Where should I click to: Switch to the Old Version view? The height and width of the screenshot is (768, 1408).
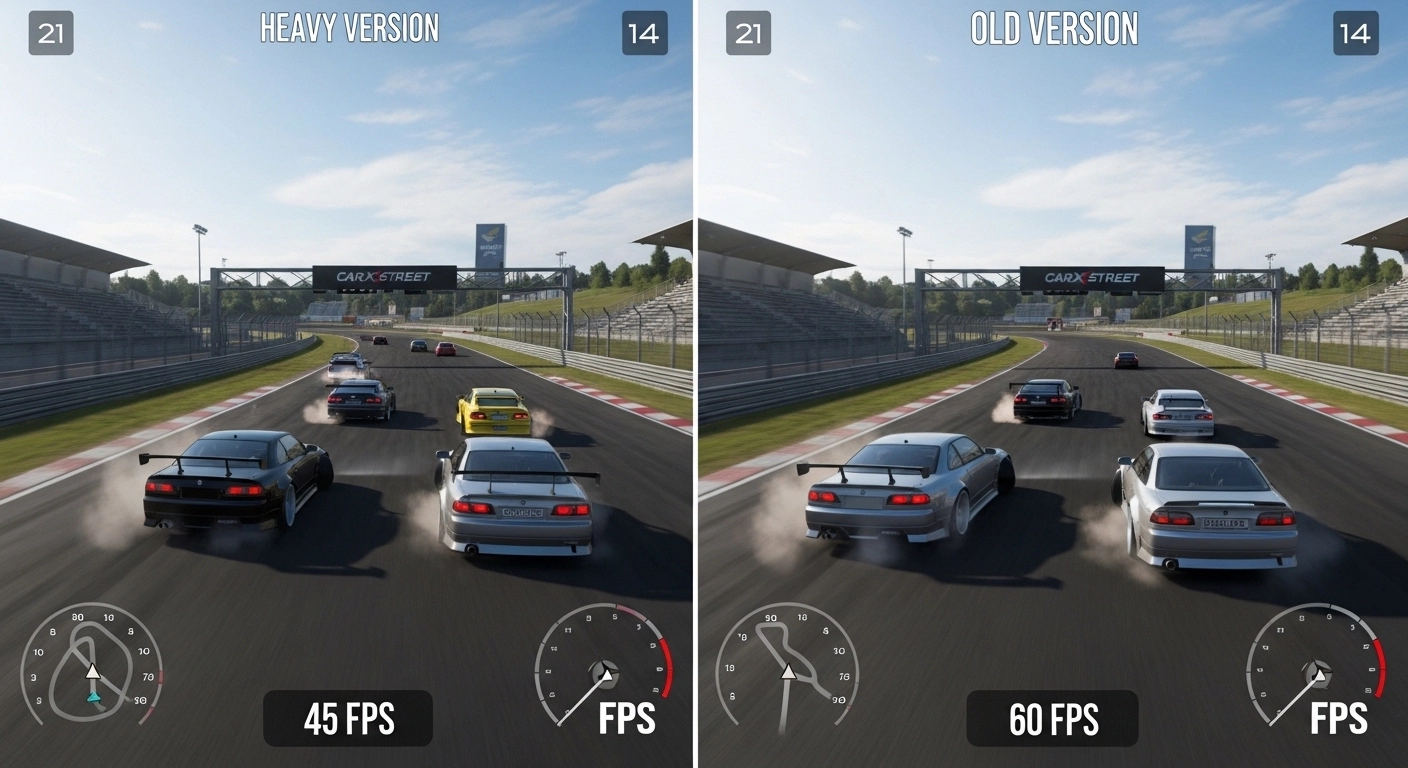tap(1053, 30)
